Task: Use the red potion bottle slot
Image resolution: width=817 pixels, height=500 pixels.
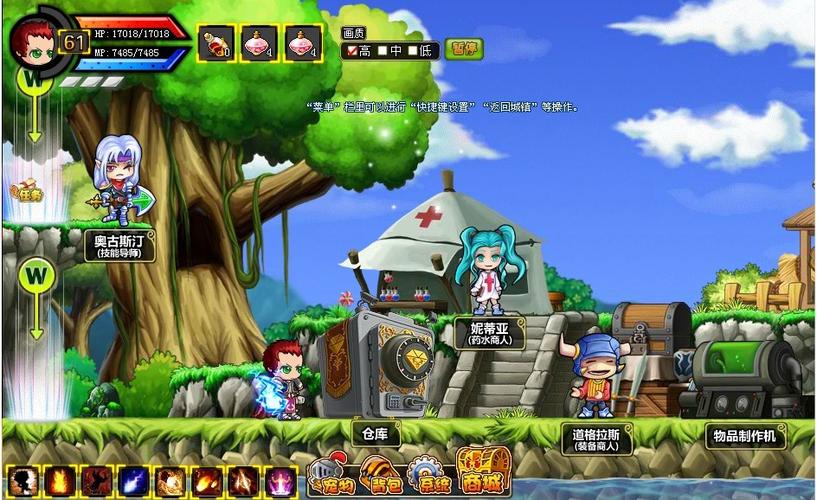Action: (215, 43)
